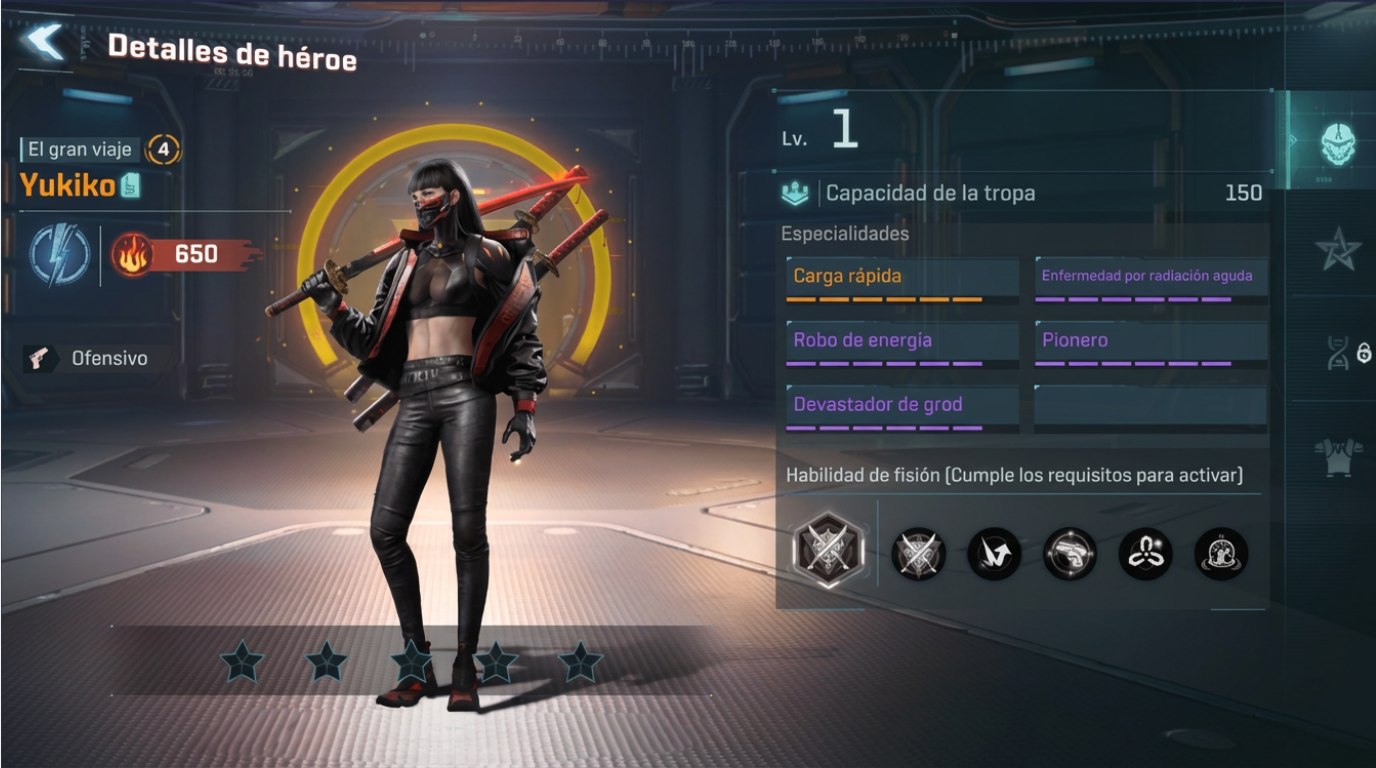Inspect the pistol skill icon
This screenshot has width=1376, height=768.
click(x=1070, y=553)
